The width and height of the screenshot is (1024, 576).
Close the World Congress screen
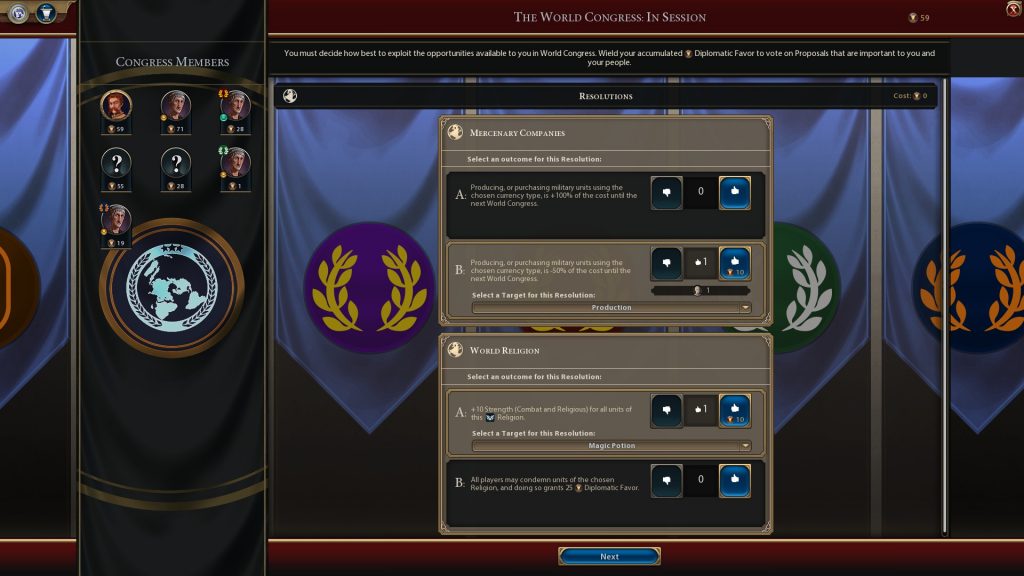pyautogui.click(x=1013, y=9)
